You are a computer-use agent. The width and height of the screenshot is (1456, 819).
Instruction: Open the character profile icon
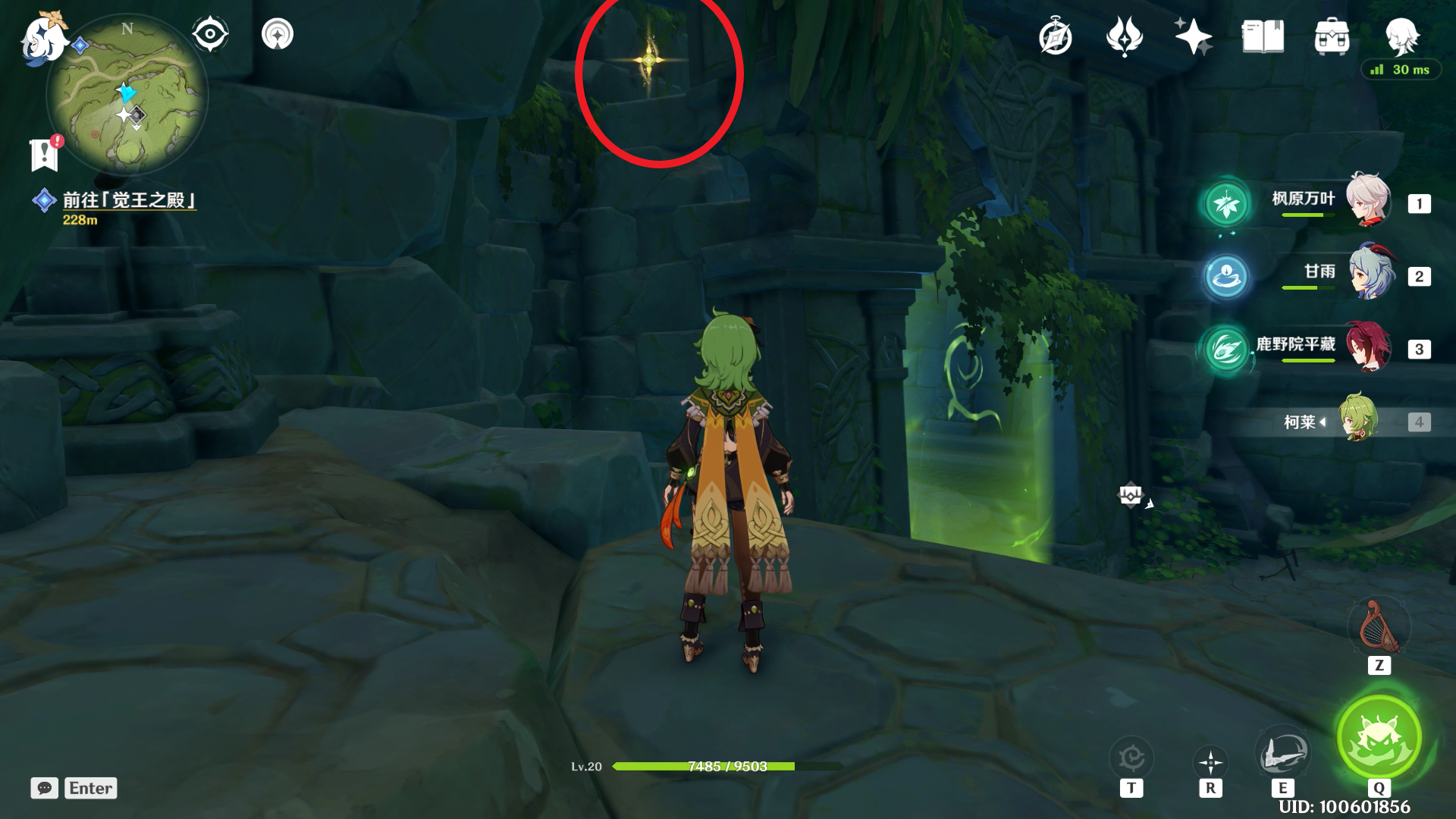pyautogui.click(x=1401, y=35)
